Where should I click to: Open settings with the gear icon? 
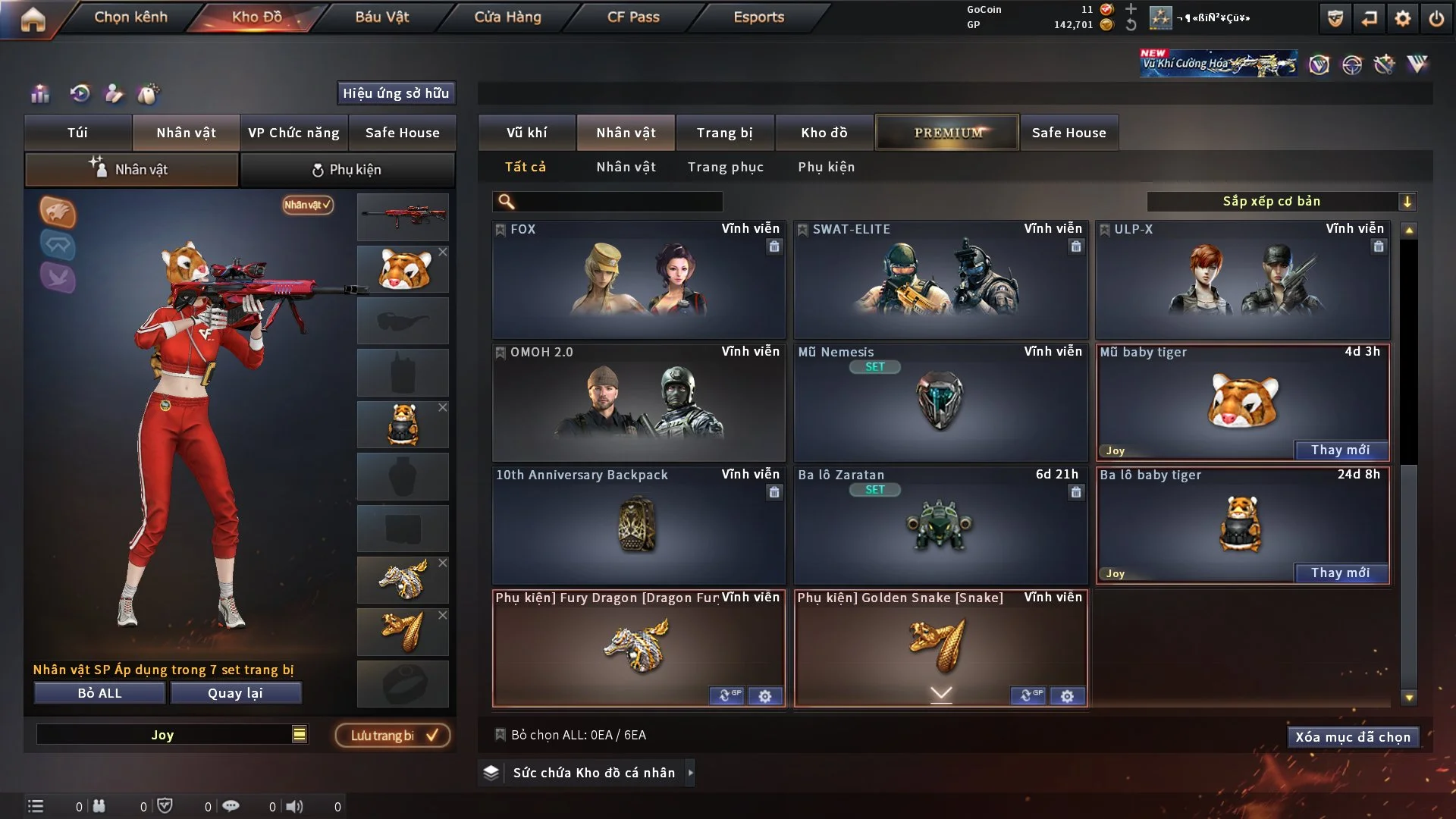click(1403, 18)
